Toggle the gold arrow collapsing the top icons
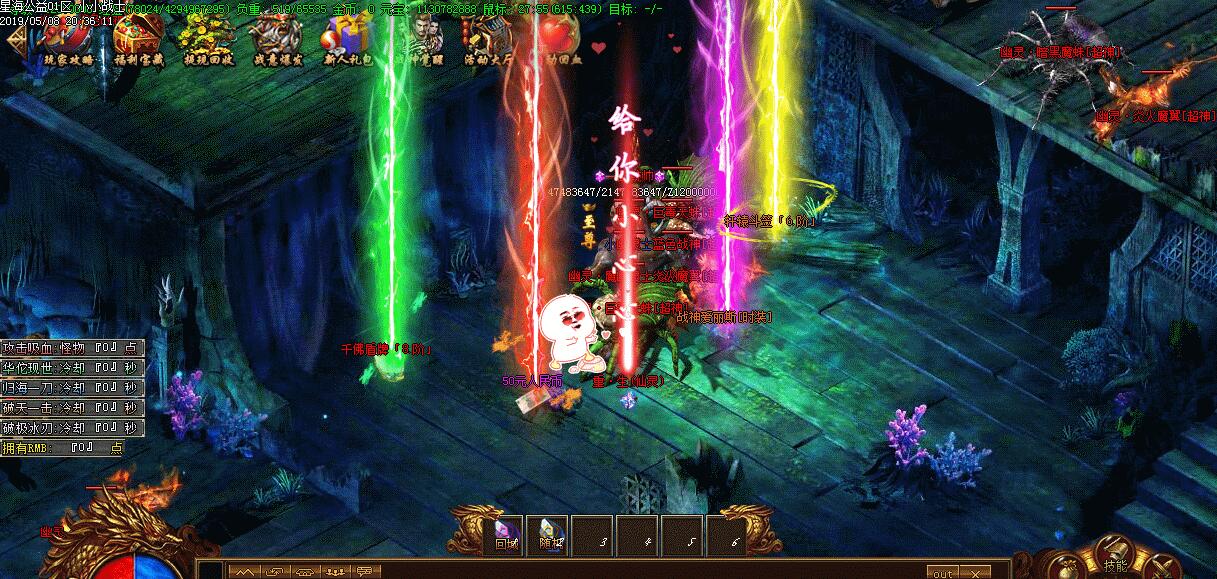Image resolution: width=1217 pixels, height=579 pixels. coord(16,40)
